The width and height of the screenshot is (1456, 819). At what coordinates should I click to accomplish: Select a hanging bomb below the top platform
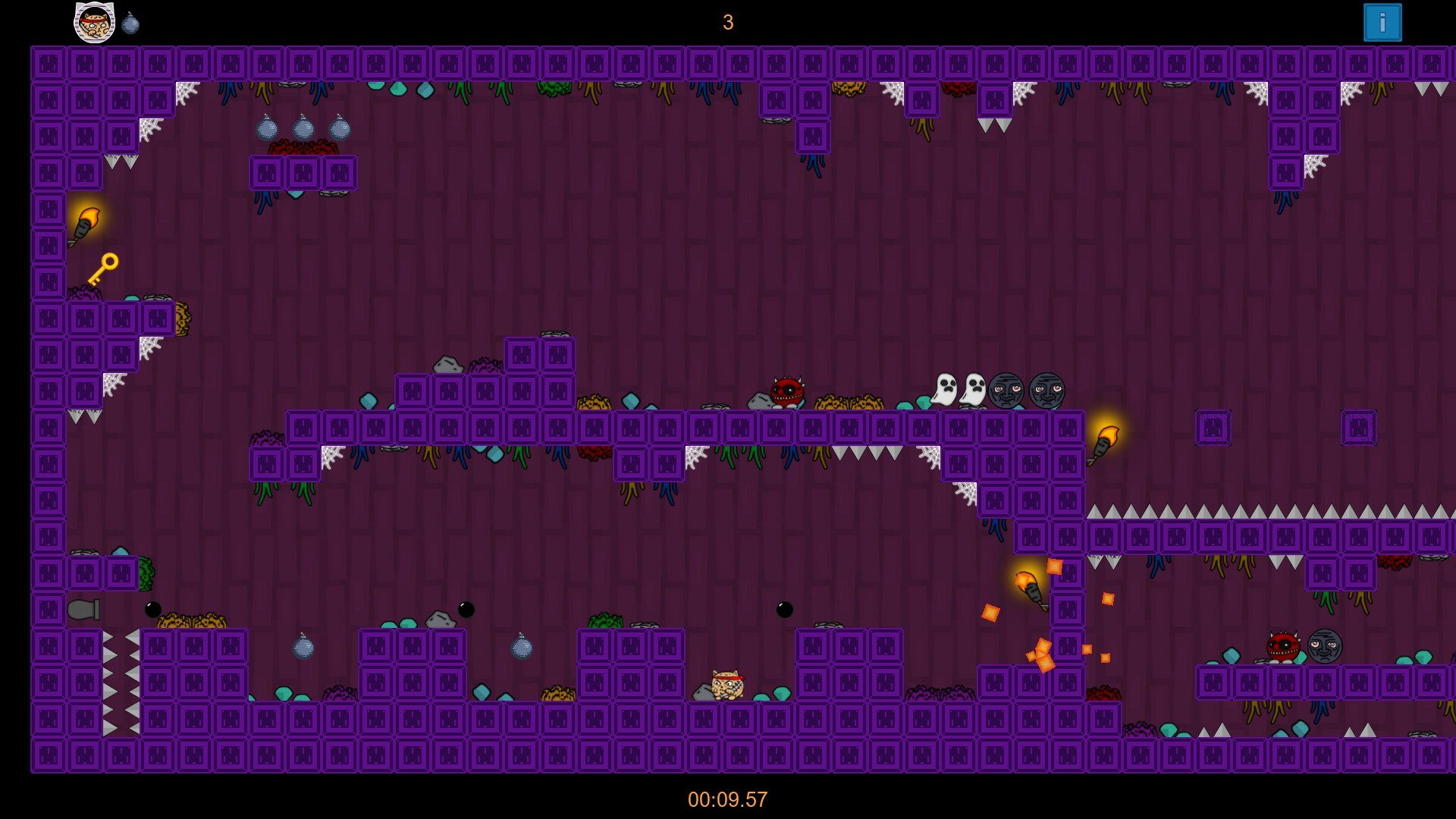(x=304, y=128)
